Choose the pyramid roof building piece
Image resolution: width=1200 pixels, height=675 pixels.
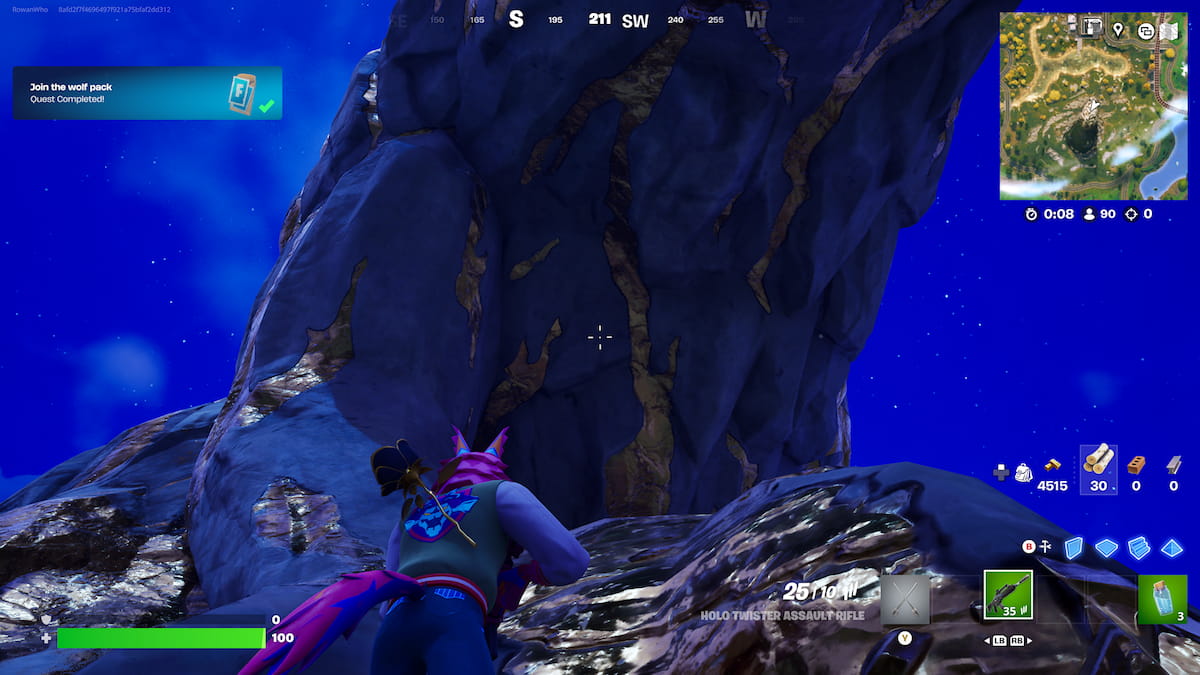coord(1171,547)
